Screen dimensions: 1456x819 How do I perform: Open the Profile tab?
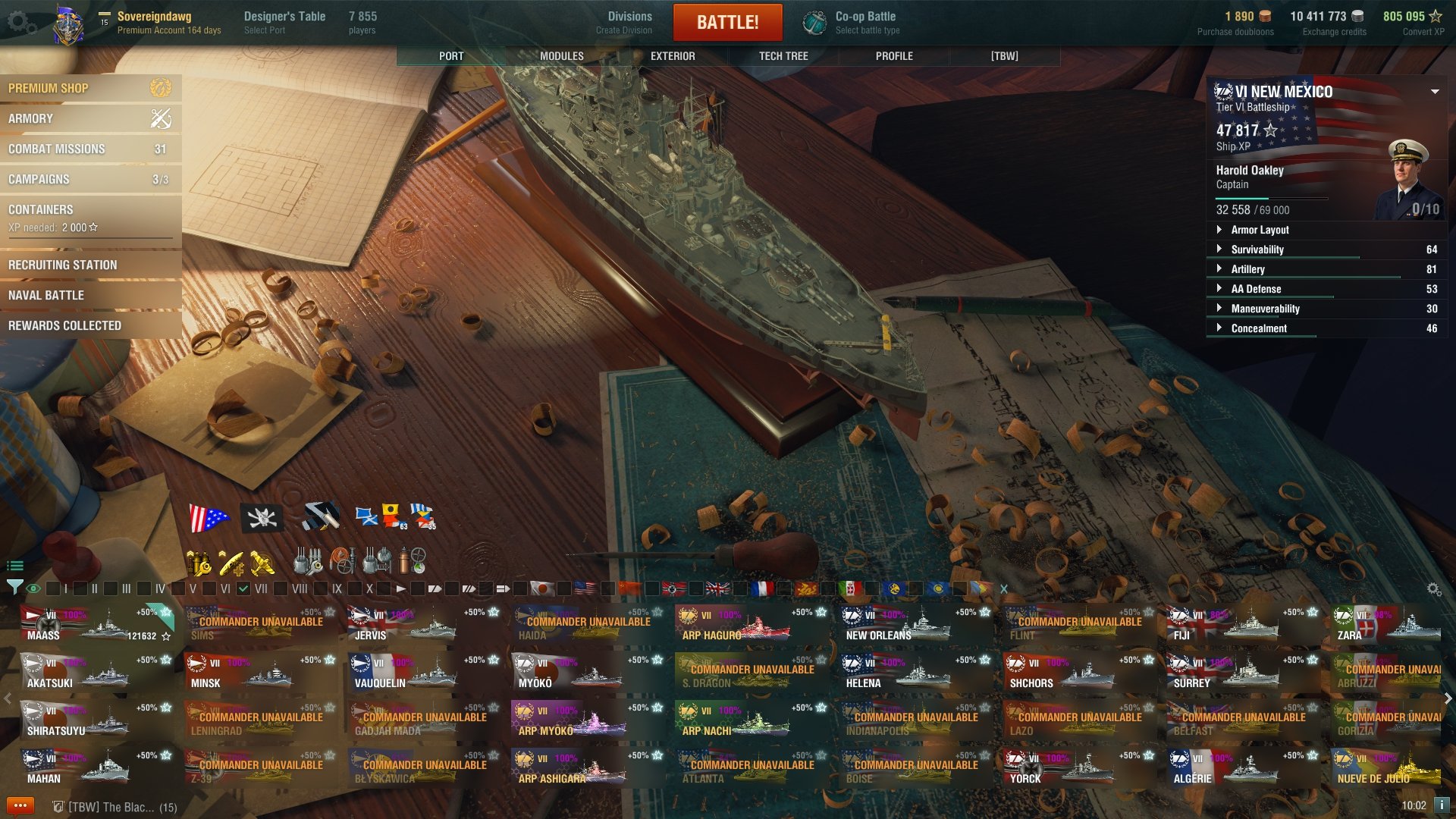point(894,56)
